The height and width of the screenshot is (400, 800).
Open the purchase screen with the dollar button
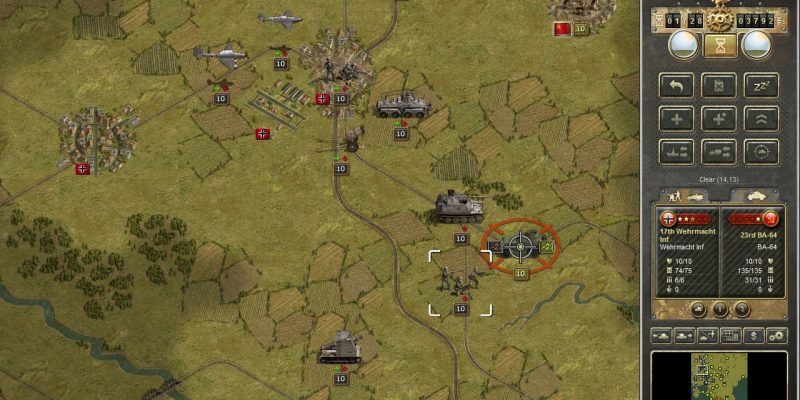pyautogui.click(x=753, y=335)
